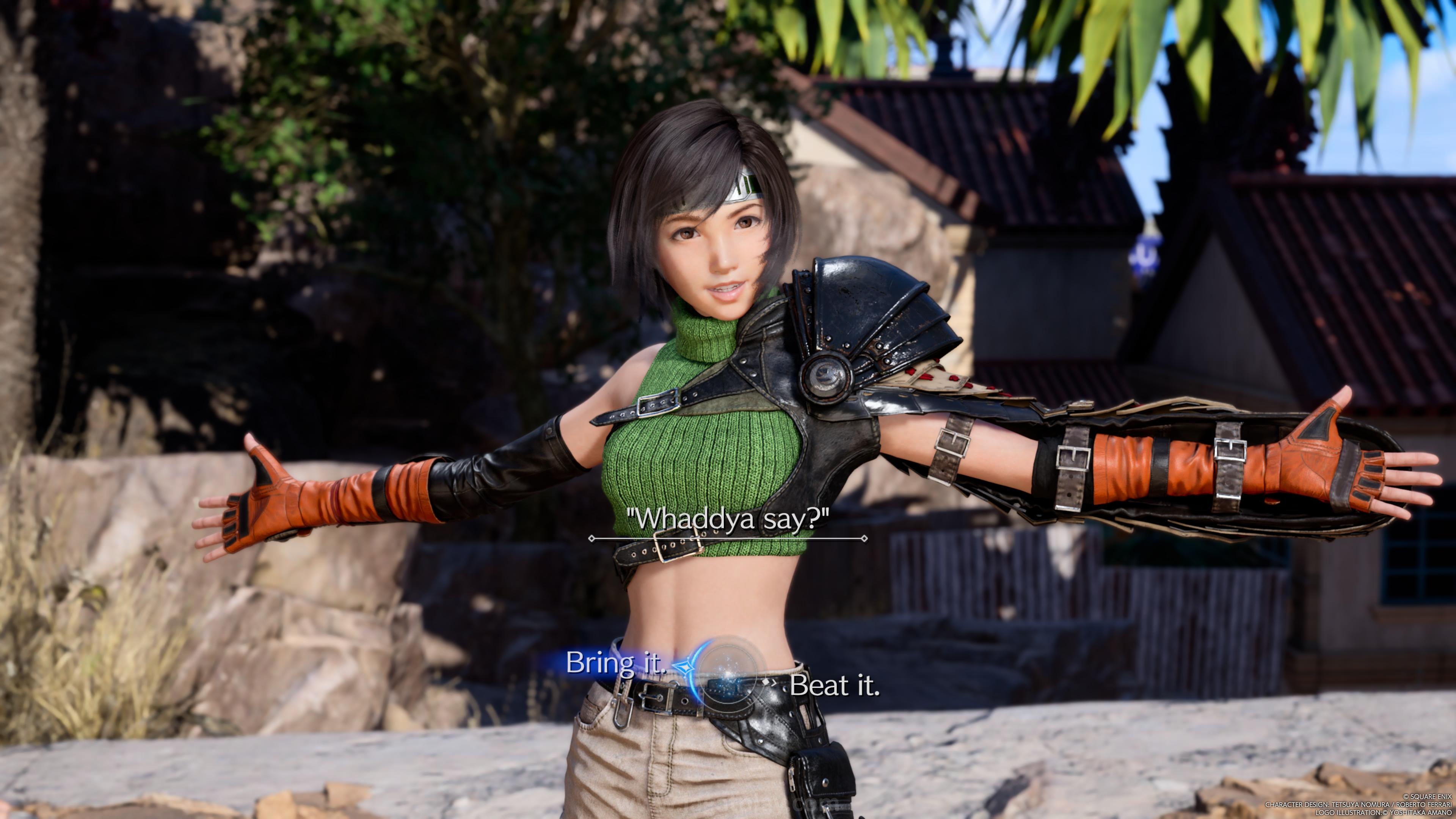
Task: Choose the "Bring it." dialogue reply
Action: point(615,662)
